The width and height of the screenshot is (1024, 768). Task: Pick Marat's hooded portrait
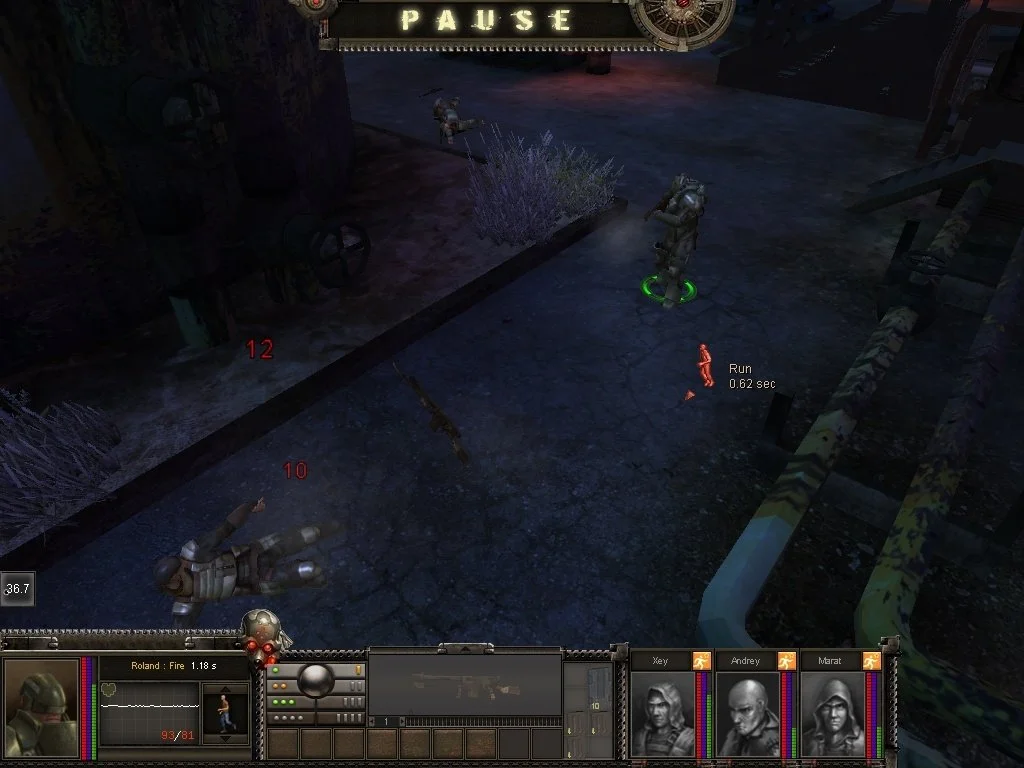click(832, 713)
